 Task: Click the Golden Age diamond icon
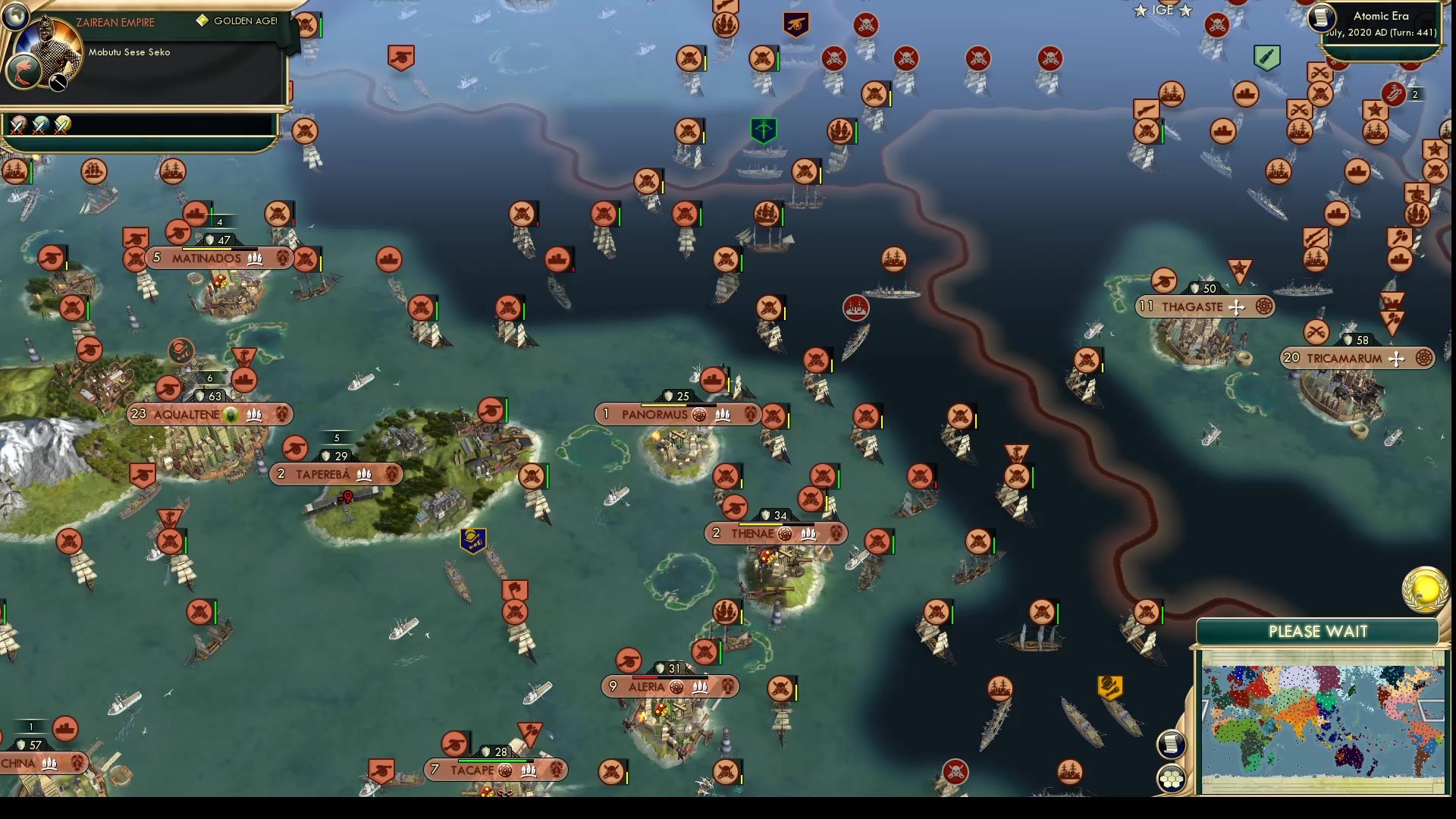point(201,21)
